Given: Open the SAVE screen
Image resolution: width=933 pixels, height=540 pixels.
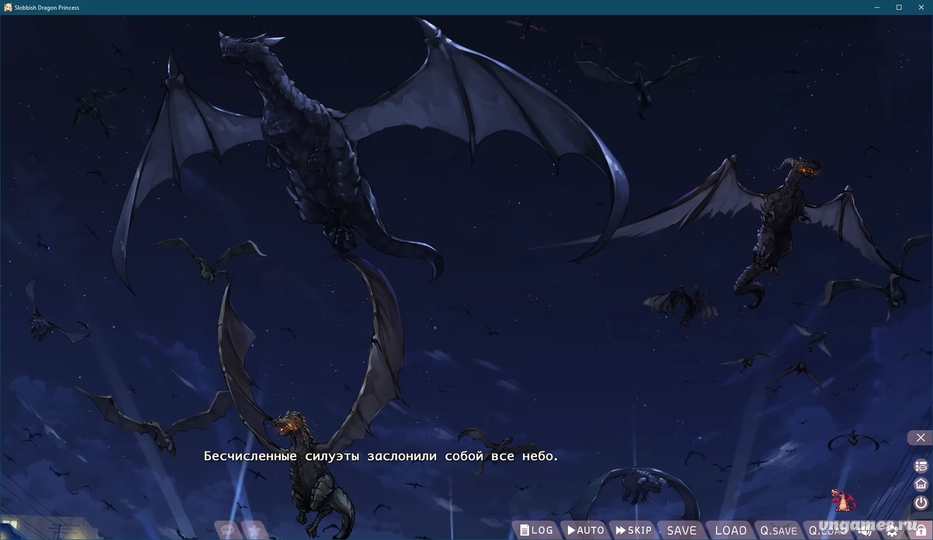Looking at the screenshot, I should pyautogui.click(x=681, y=530).
